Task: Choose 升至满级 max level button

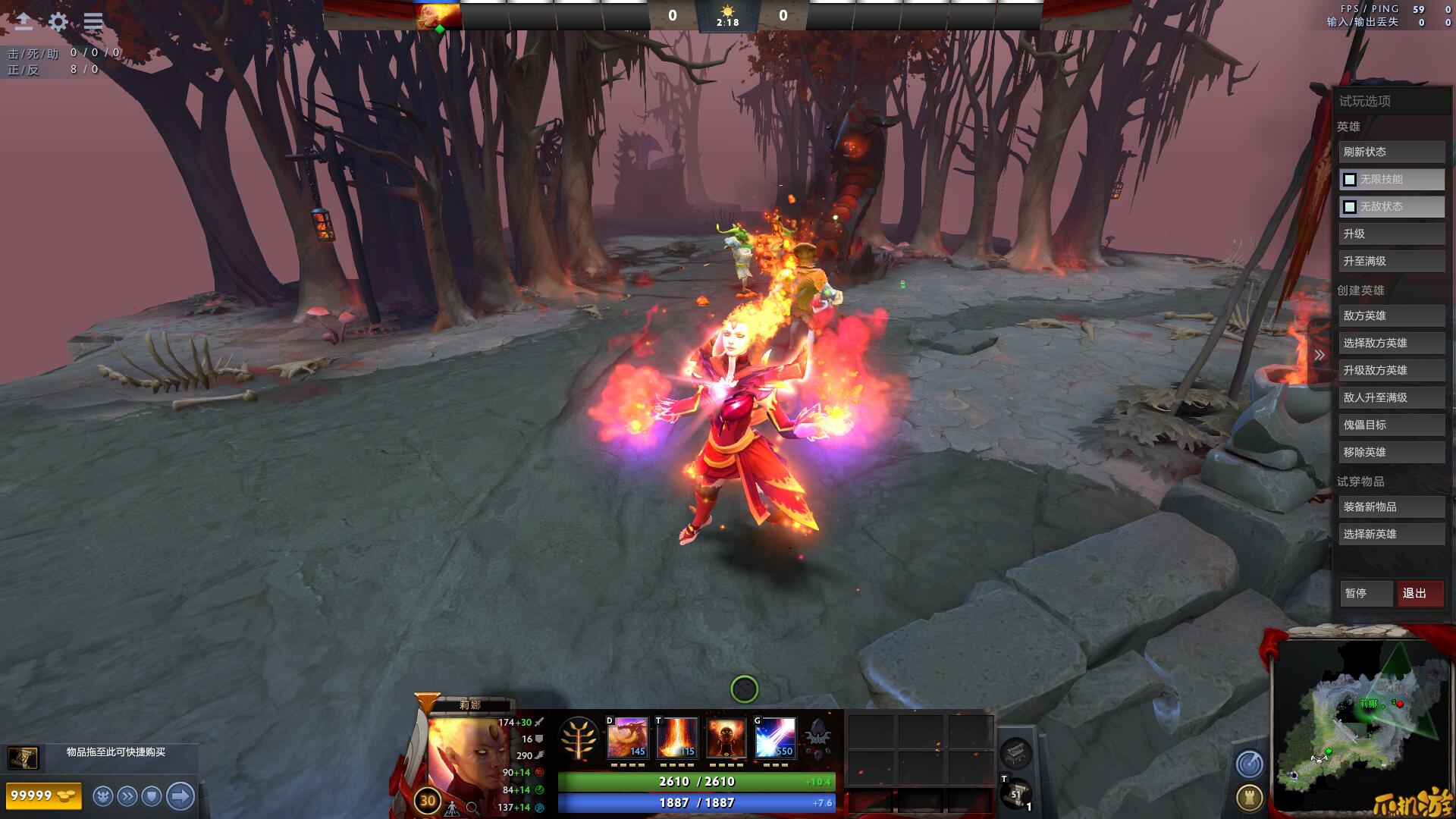Action: [1391, 261]
